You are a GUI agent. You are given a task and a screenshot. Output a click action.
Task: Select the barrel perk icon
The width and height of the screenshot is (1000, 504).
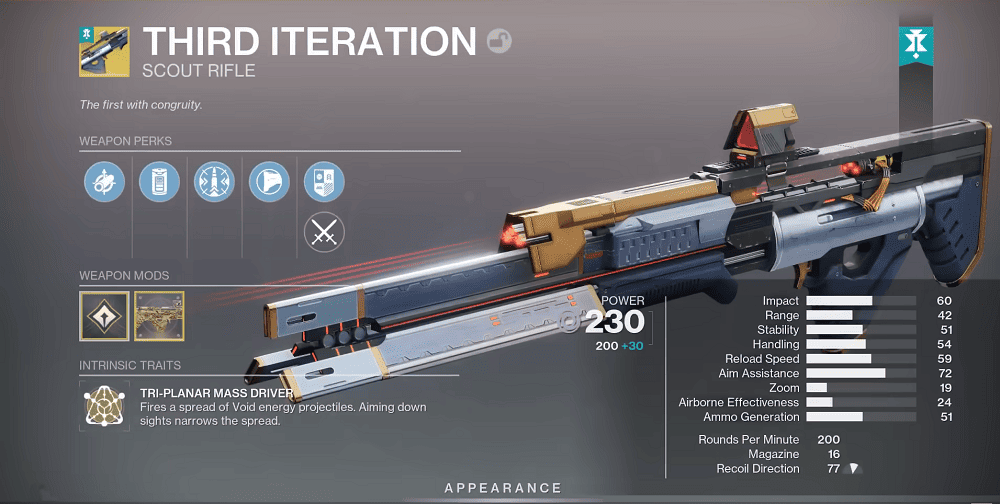pyautogui.click(x=104, y=182)
